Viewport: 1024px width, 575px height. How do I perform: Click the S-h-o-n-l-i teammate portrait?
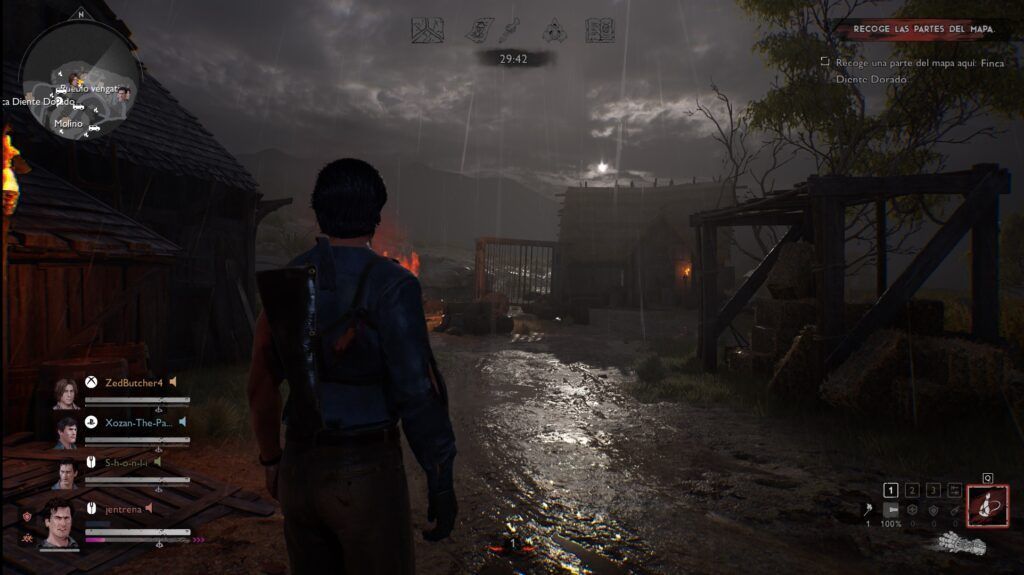[x=65, y=474]
